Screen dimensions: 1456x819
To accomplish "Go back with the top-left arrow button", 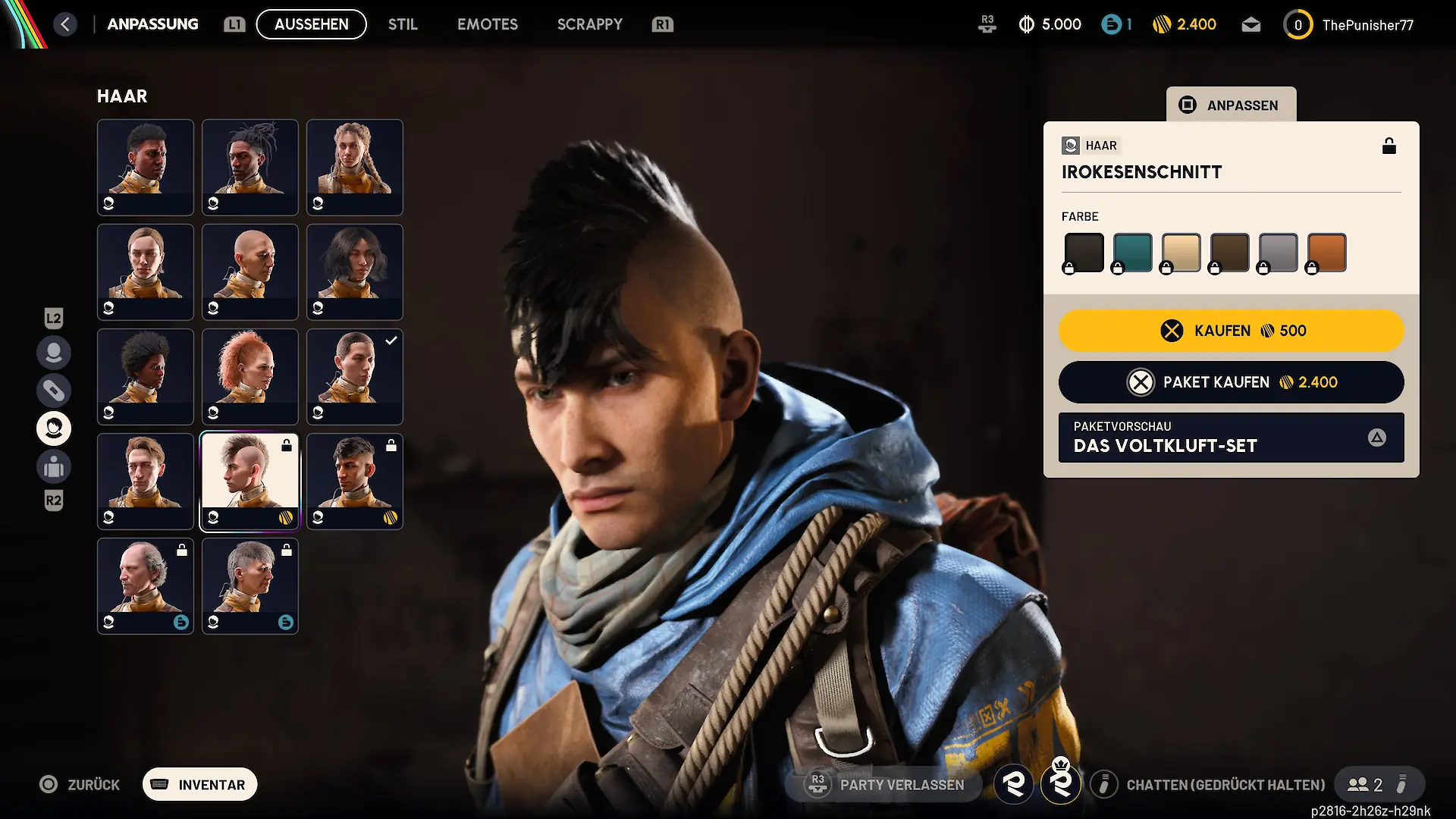I will coord(65,24).
